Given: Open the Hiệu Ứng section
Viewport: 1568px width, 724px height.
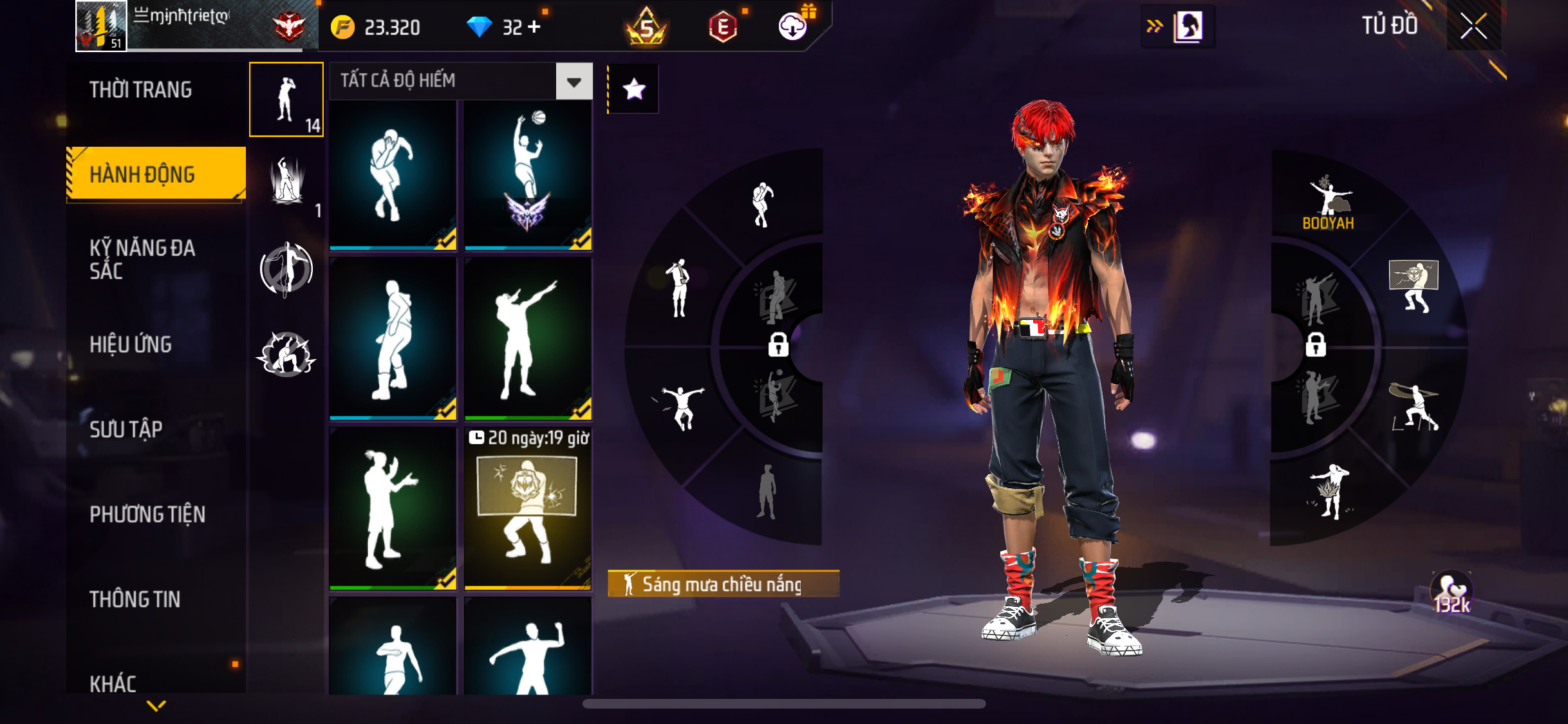Looking at the screenshot, I should [x=131, y=344].
